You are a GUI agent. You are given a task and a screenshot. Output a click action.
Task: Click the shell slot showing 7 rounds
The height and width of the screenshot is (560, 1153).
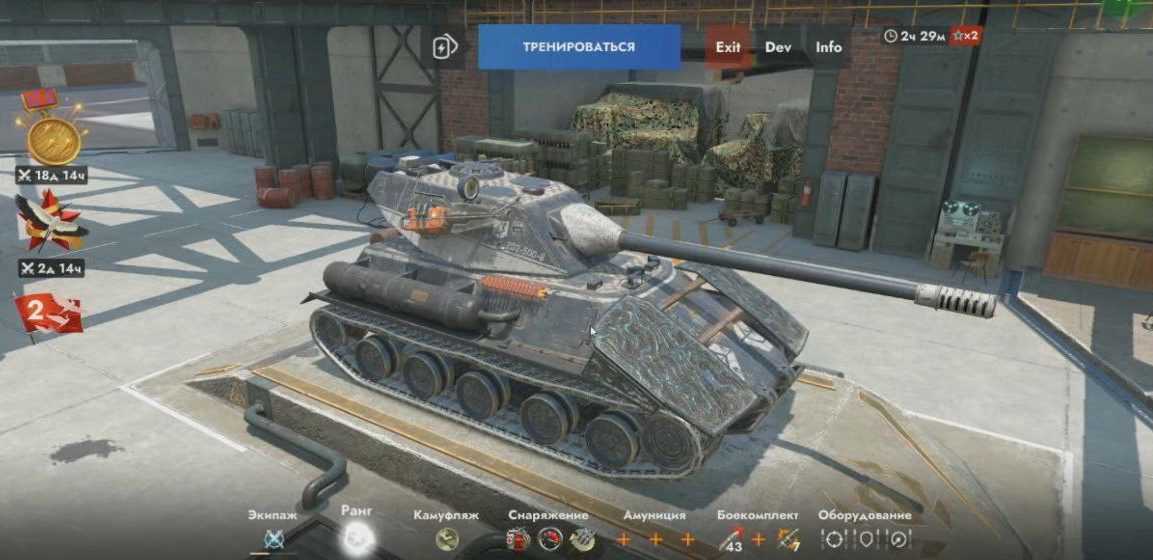(x=787, y=540)
